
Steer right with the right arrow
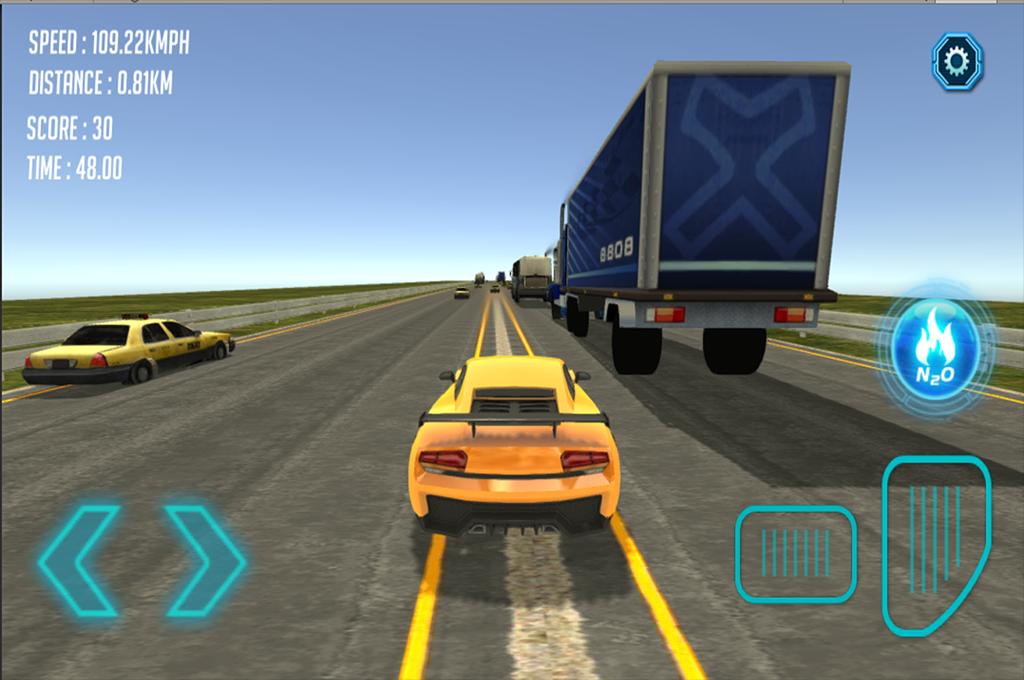[x=204, y=560]
